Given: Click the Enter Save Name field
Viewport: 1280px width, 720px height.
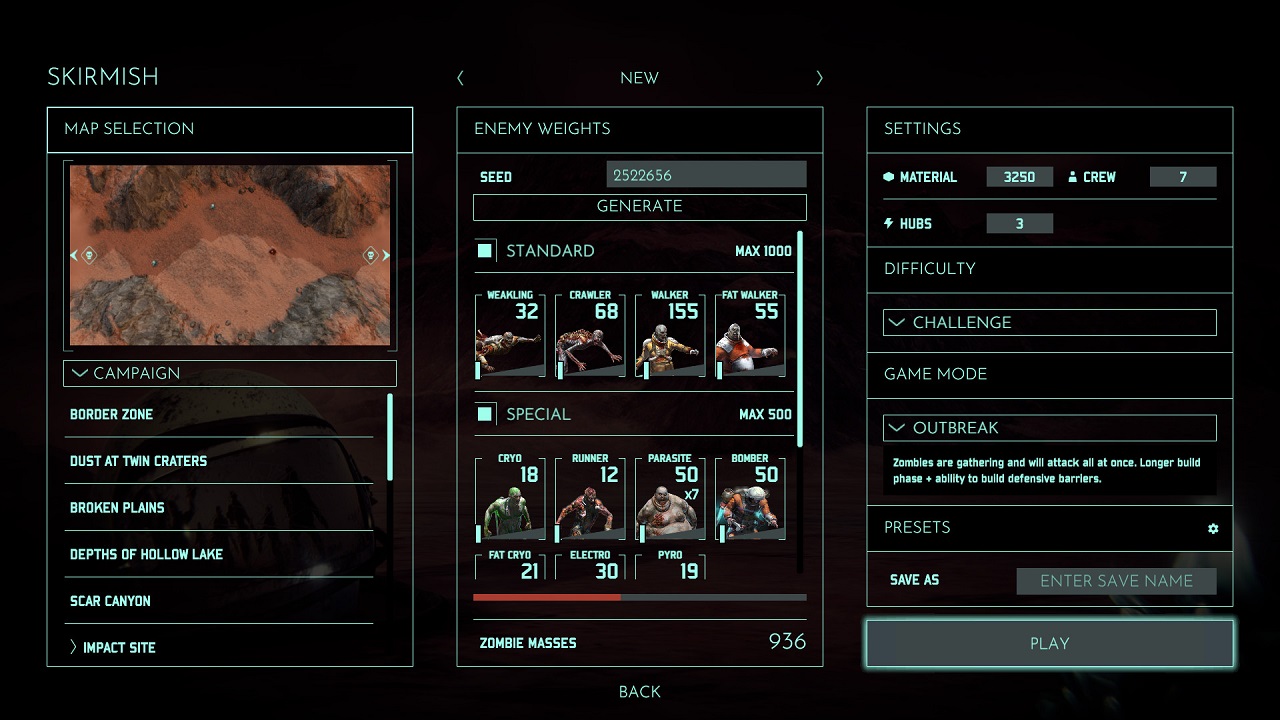Looking at the screenshot, I should tap(1116, 581).
